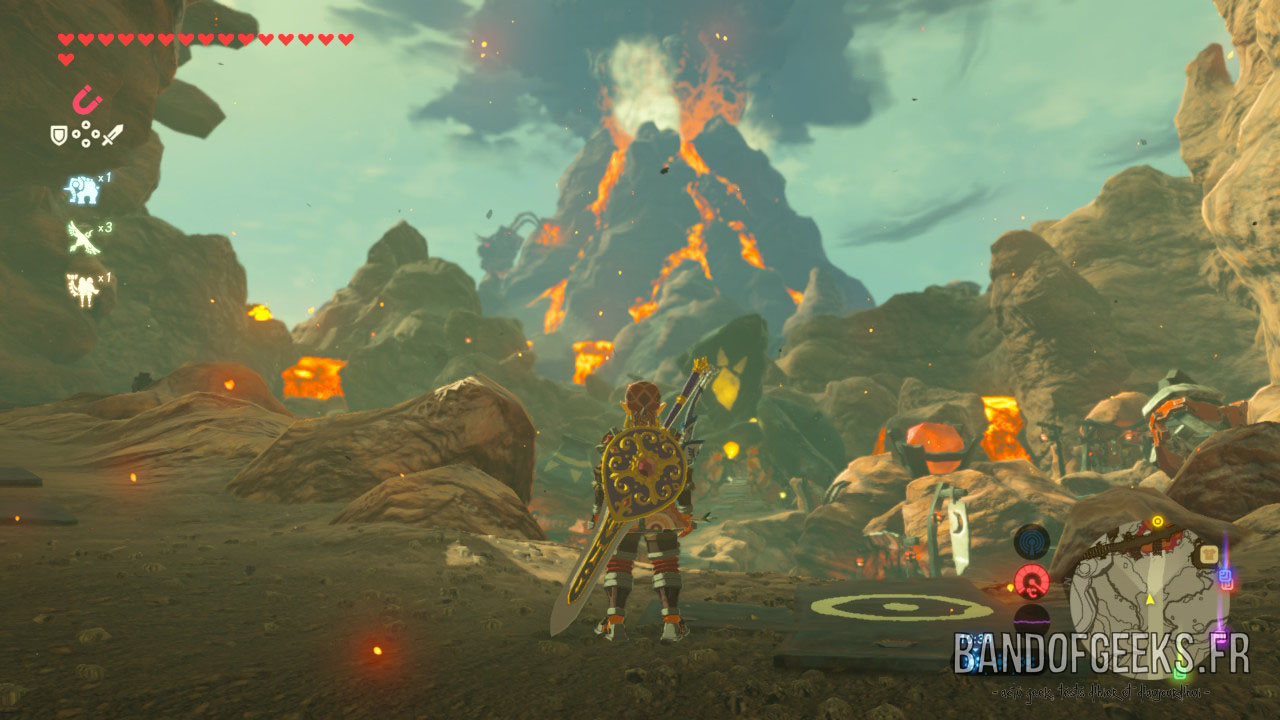The image size is (1280, 720).
Task: Select the yellow ring objective marker on minimap
Action: [x=1157, y=521]
